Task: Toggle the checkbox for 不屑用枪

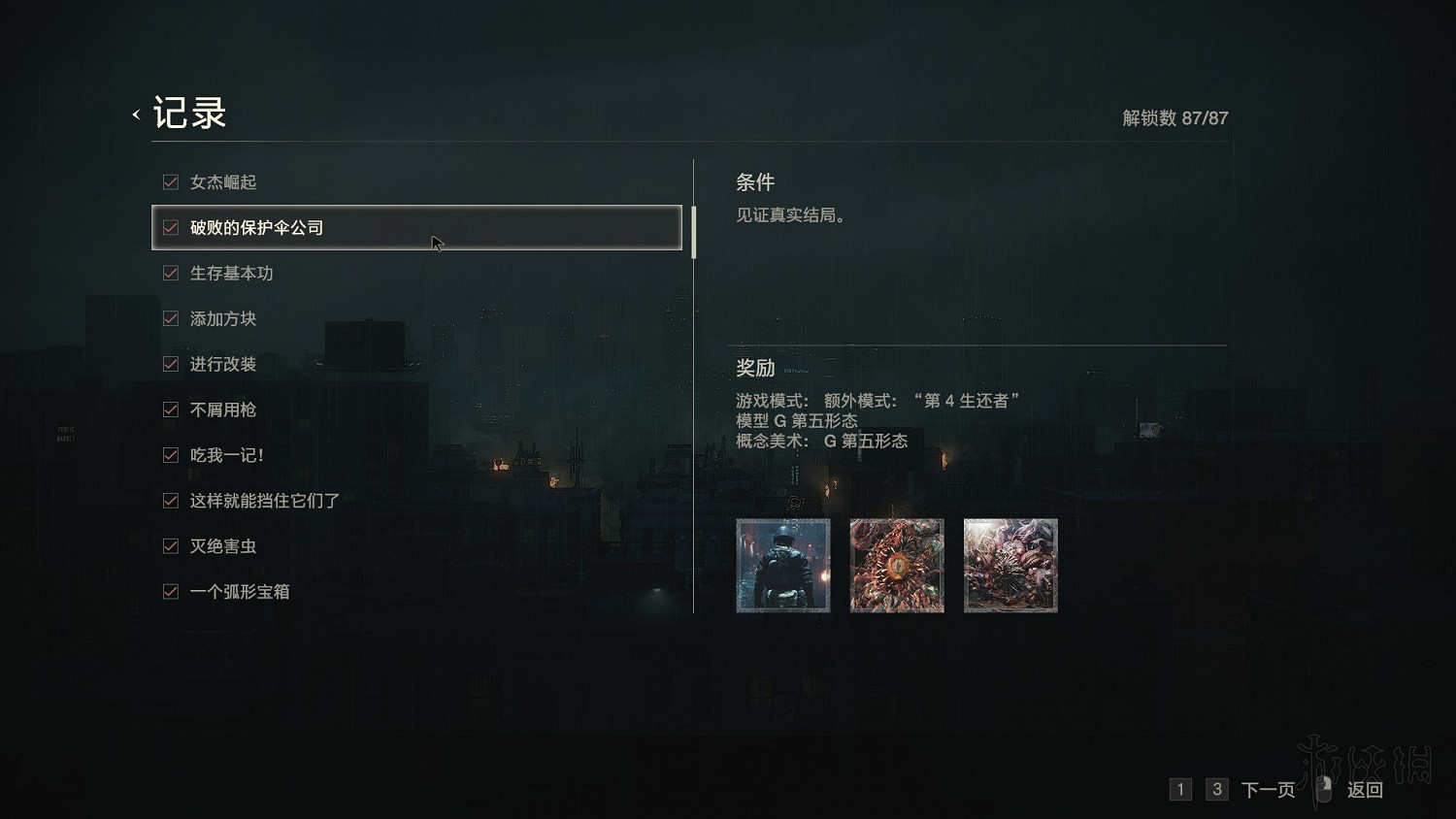Action: [x=170, y=409]
